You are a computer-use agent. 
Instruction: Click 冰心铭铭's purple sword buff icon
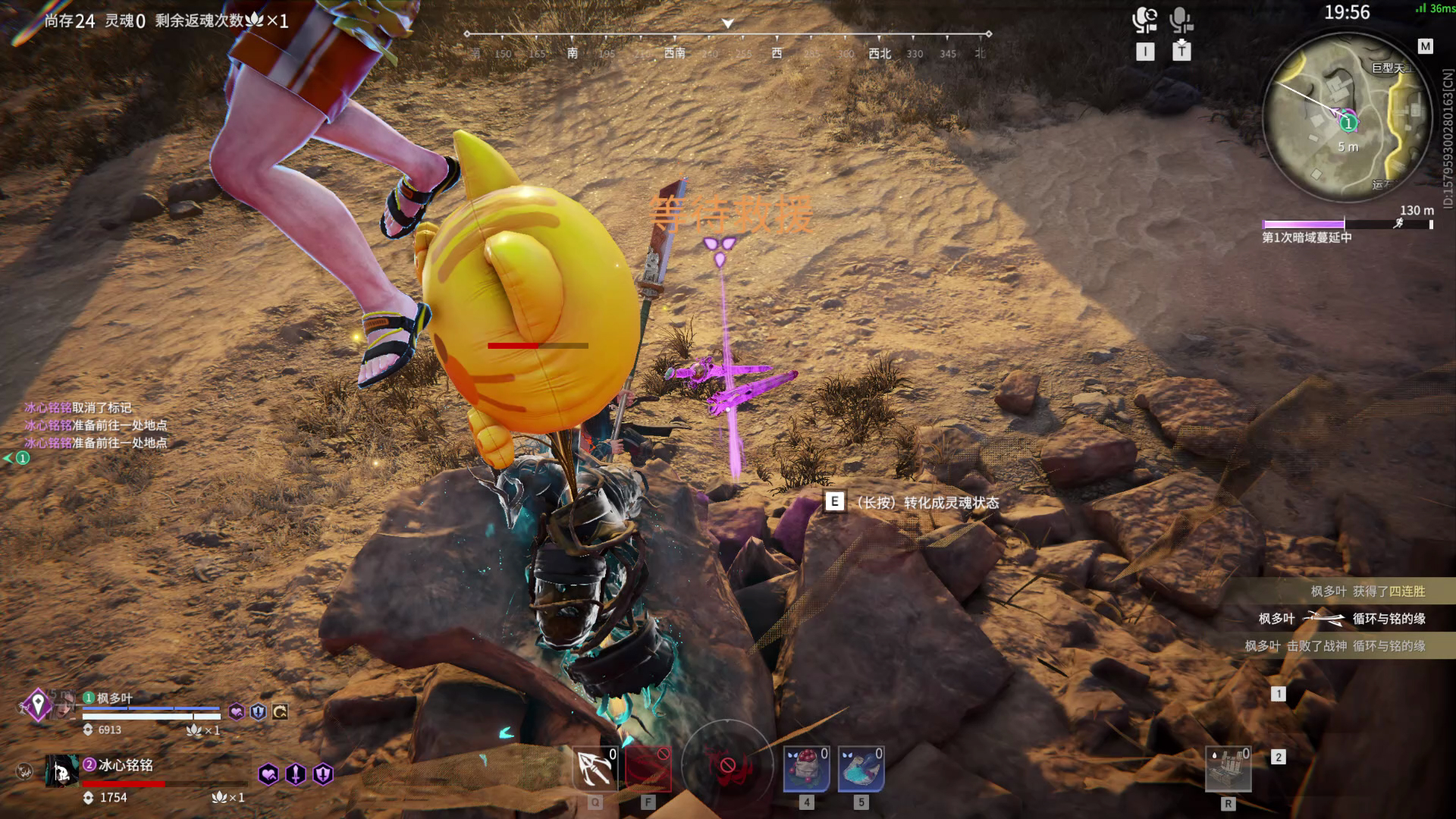point(296,774)
